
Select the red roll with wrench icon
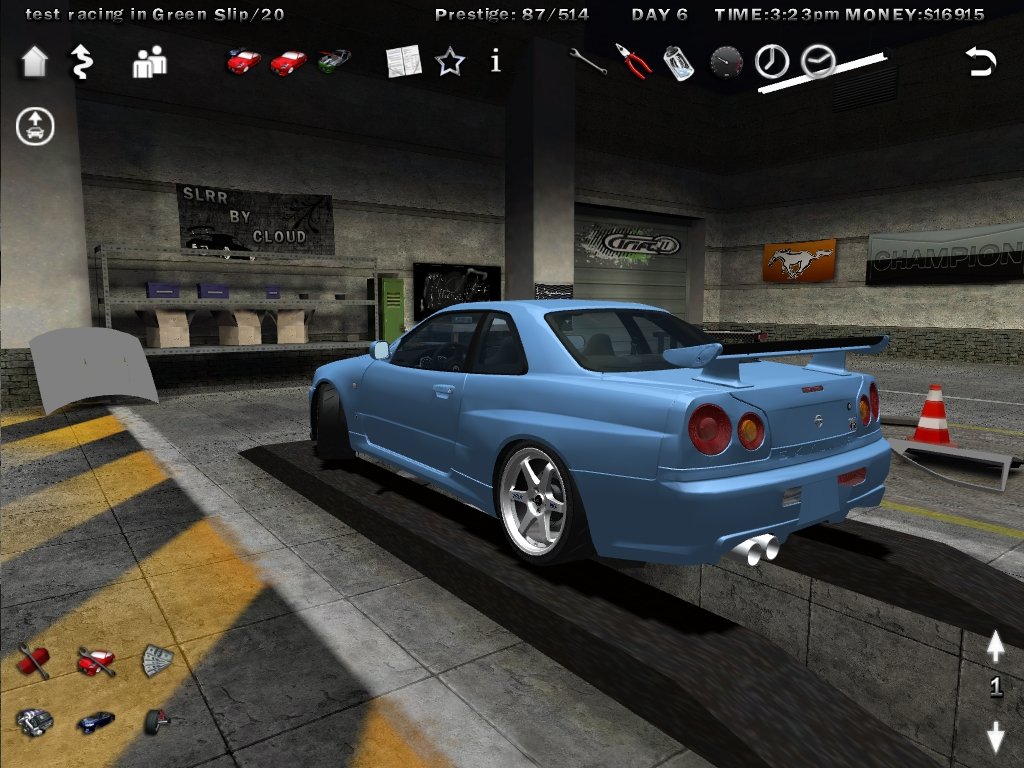coord(33,661)
